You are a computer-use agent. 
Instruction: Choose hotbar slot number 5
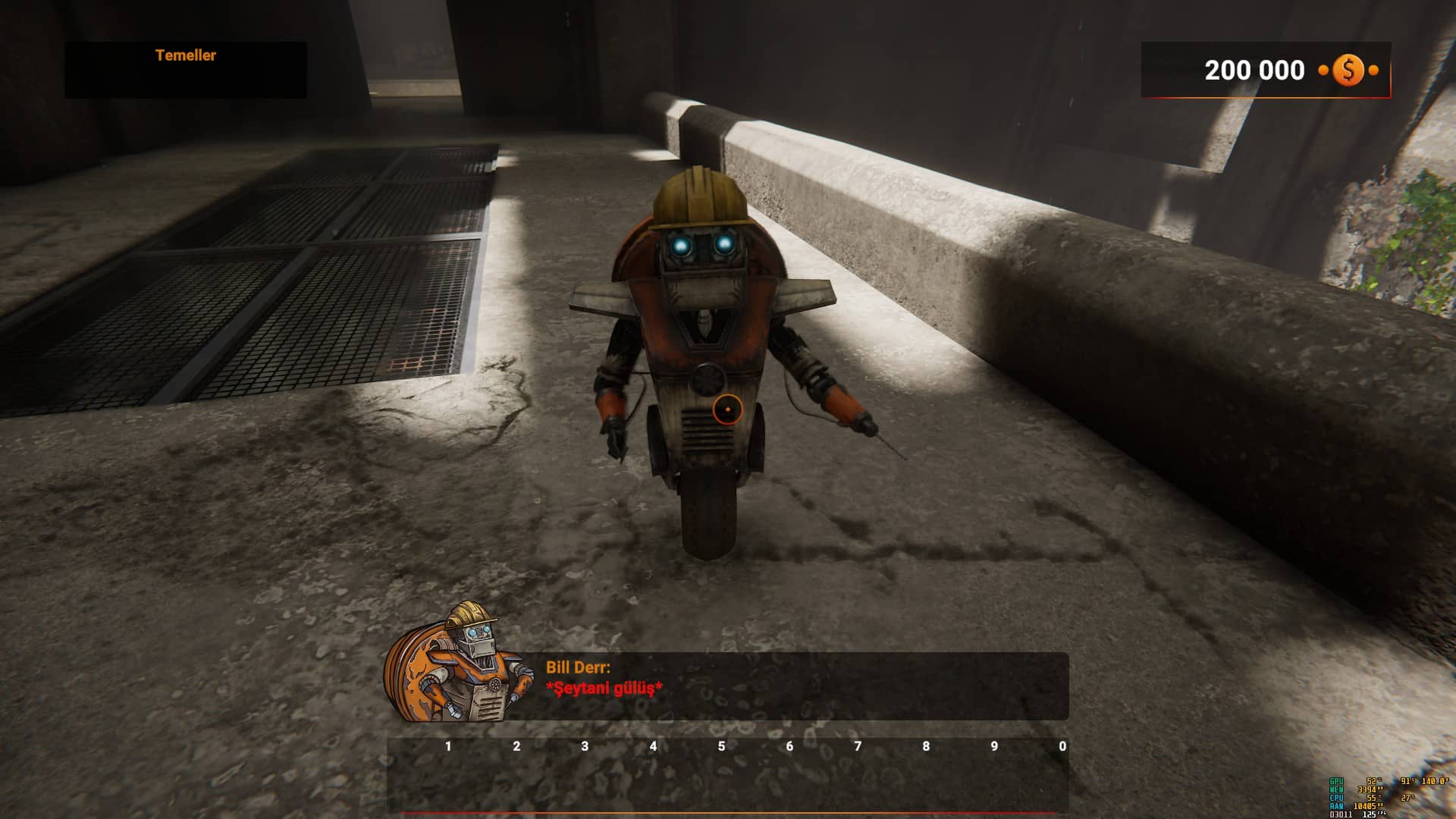(721, 773)
